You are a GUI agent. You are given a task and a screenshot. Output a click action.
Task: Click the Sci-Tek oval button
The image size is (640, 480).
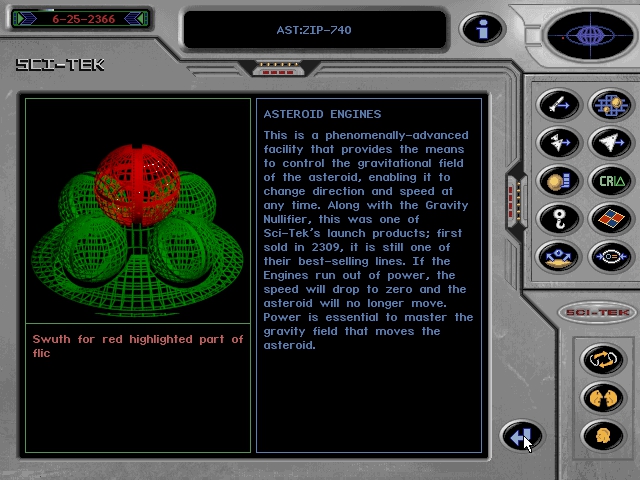pos(598,312)
